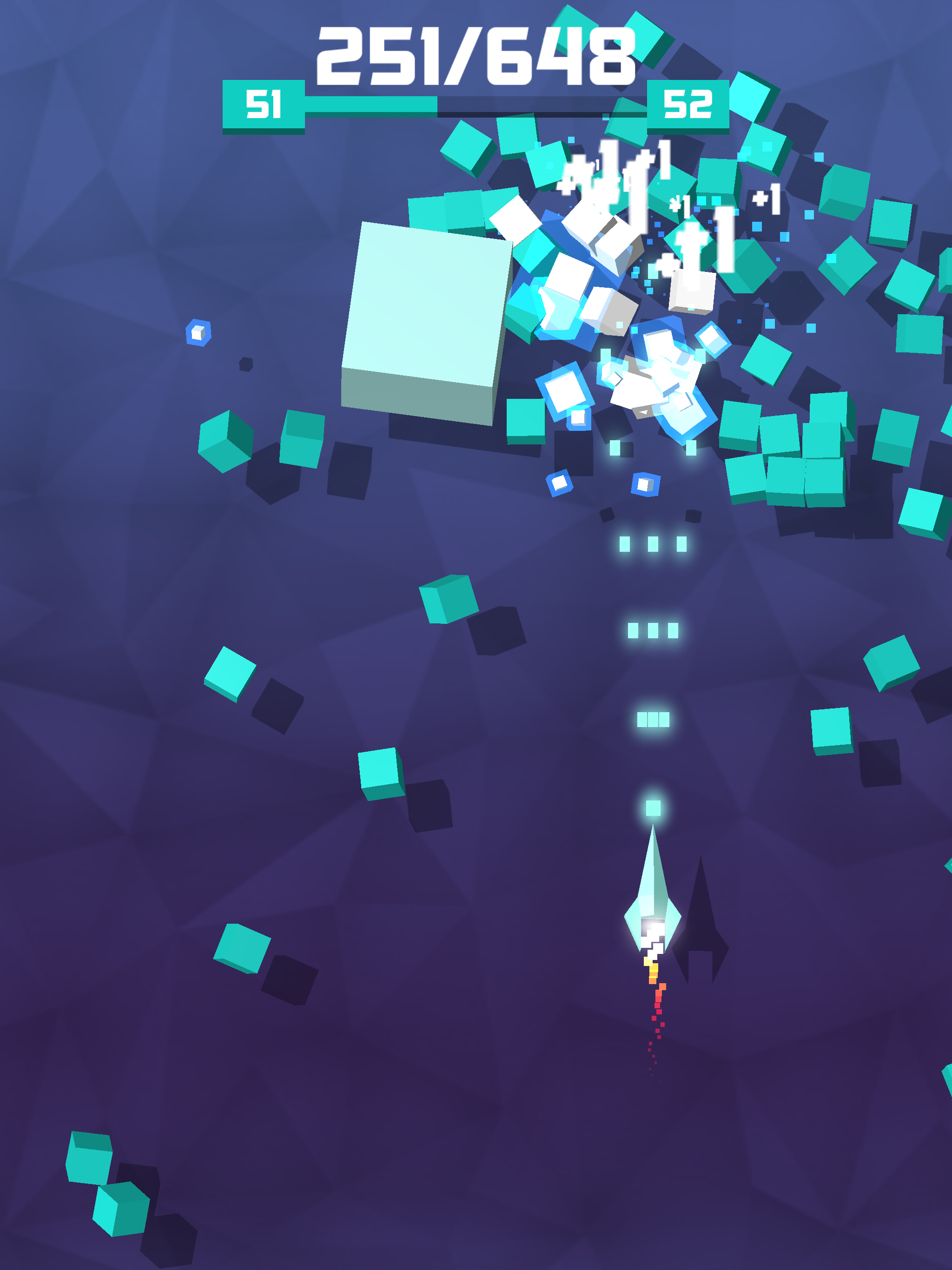Tap the white blue-outlined square near the explosion center

click(566, 393)
